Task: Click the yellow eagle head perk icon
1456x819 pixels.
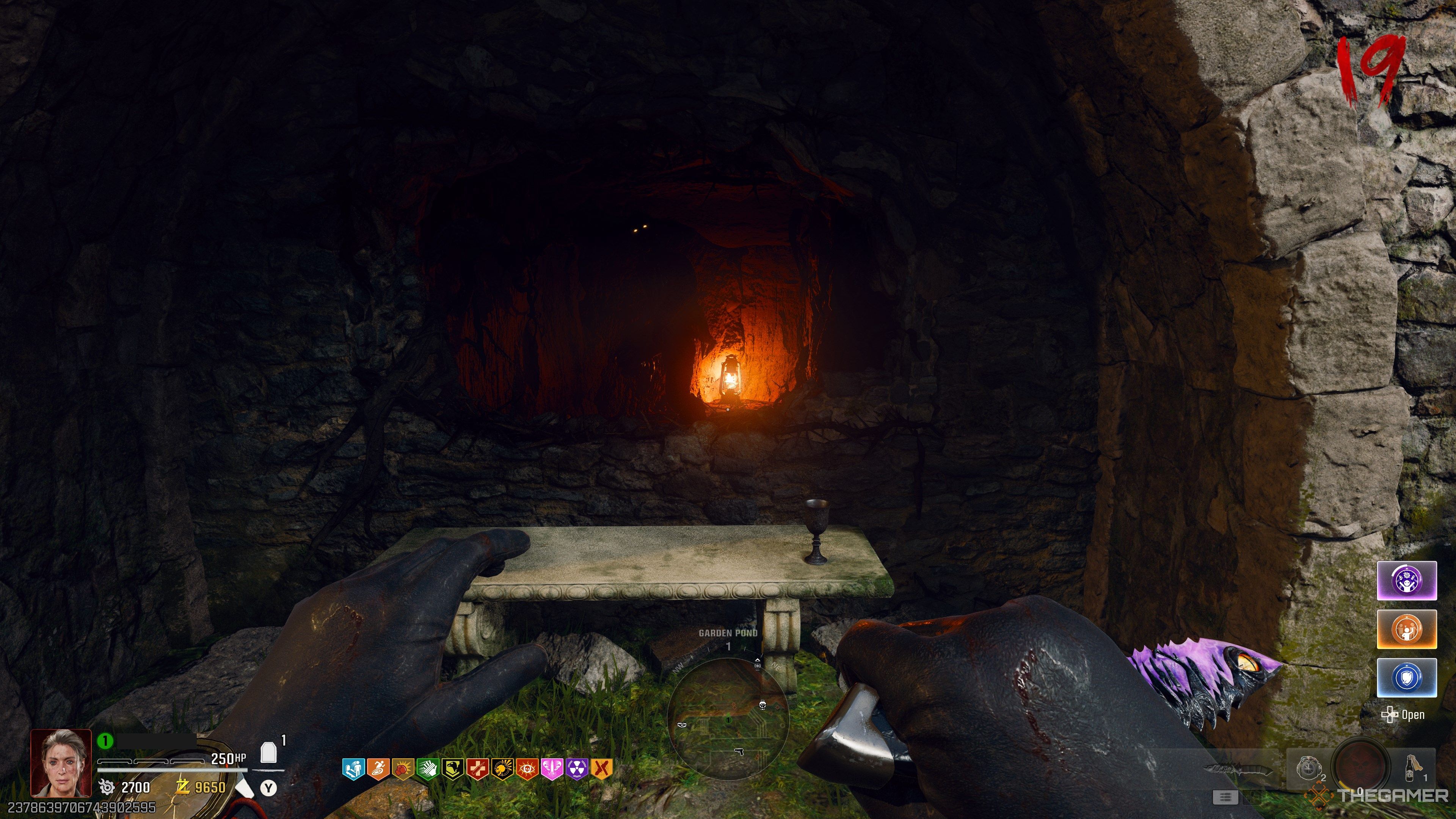Action: pos(453,769)
